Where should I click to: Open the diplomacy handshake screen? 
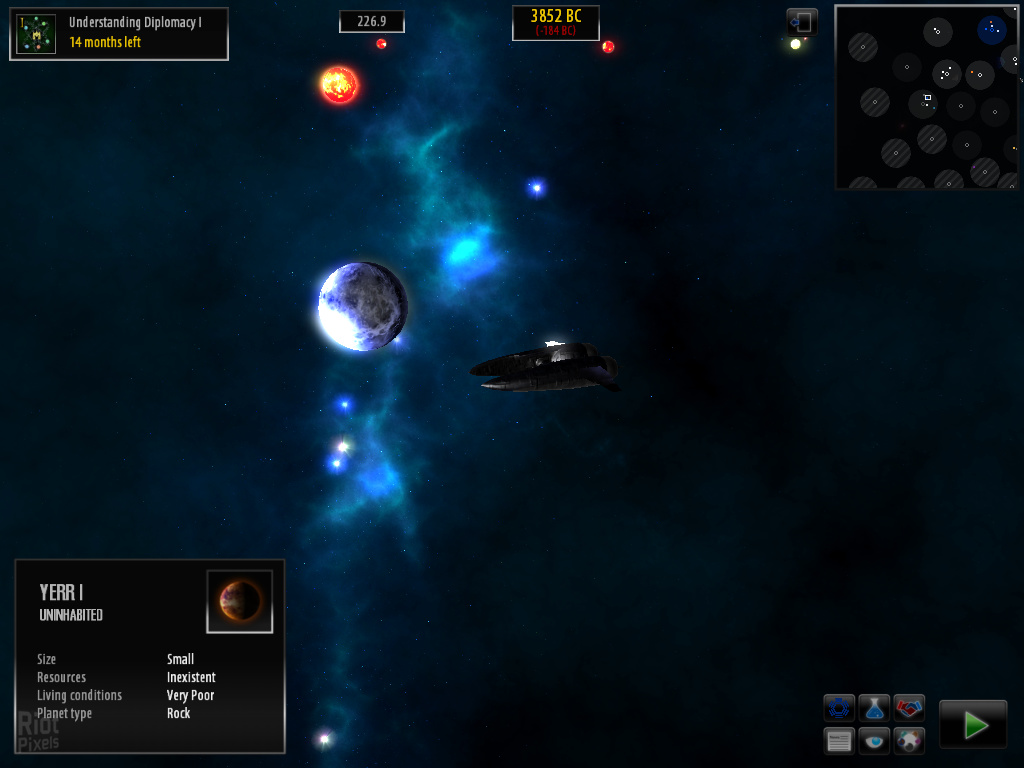(909, 708)
